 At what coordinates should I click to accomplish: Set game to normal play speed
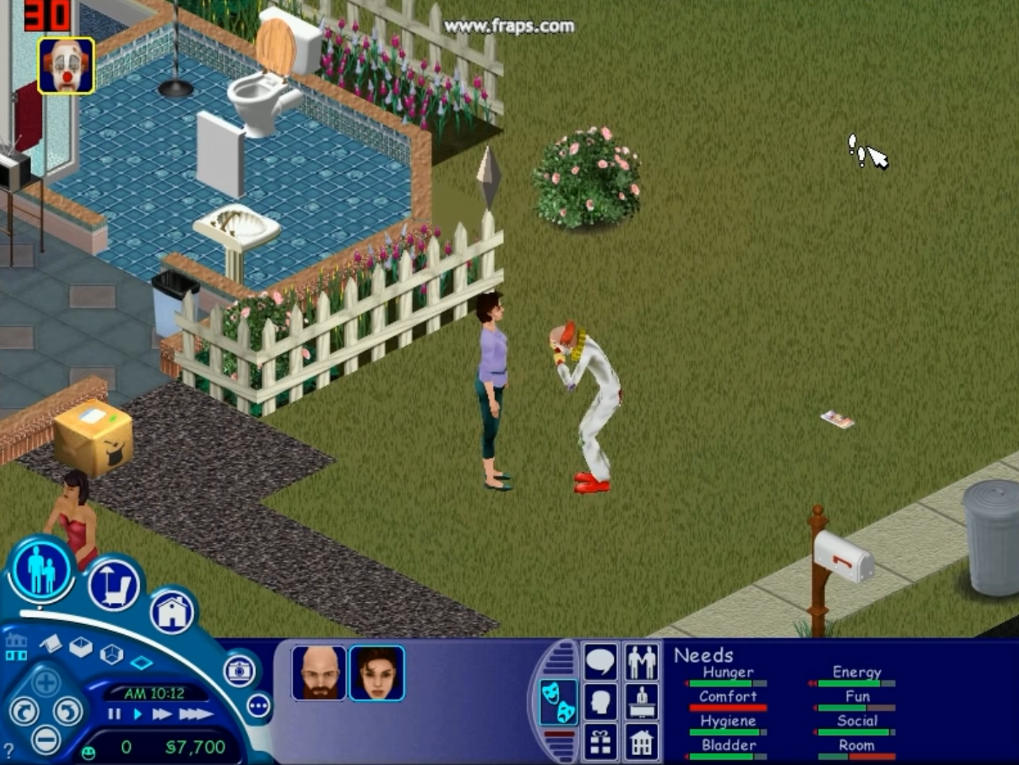click(x=137, y=714)
